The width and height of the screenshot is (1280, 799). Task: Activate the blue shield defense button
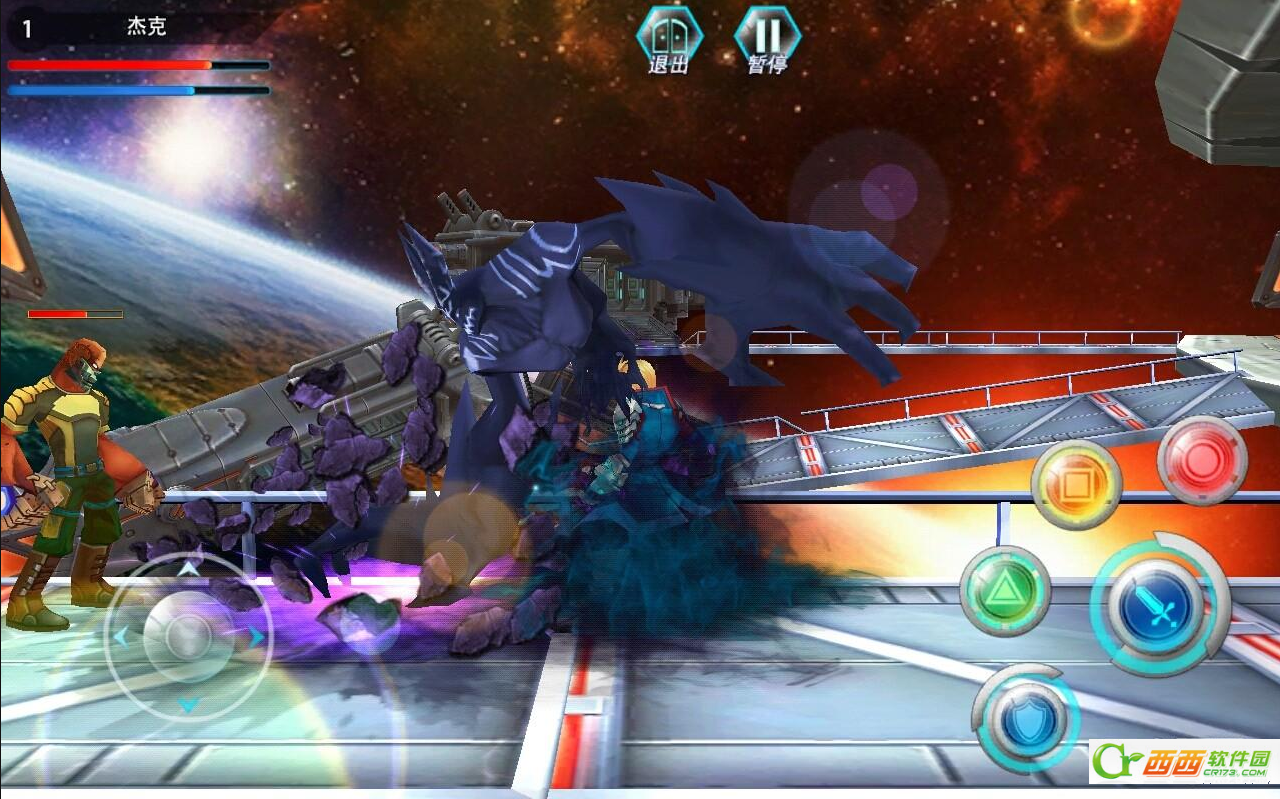pos(1029,718)
